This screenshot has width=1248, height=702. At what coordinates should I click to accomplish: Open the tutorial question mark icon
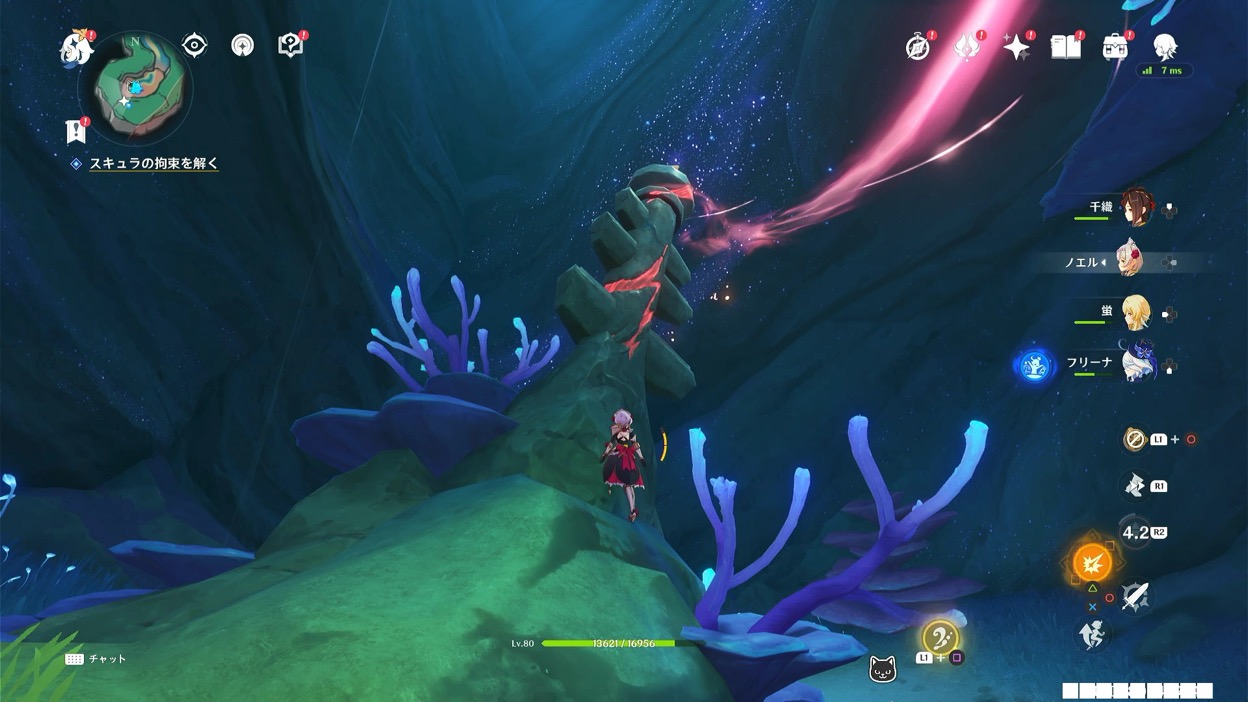coord(290,45)
